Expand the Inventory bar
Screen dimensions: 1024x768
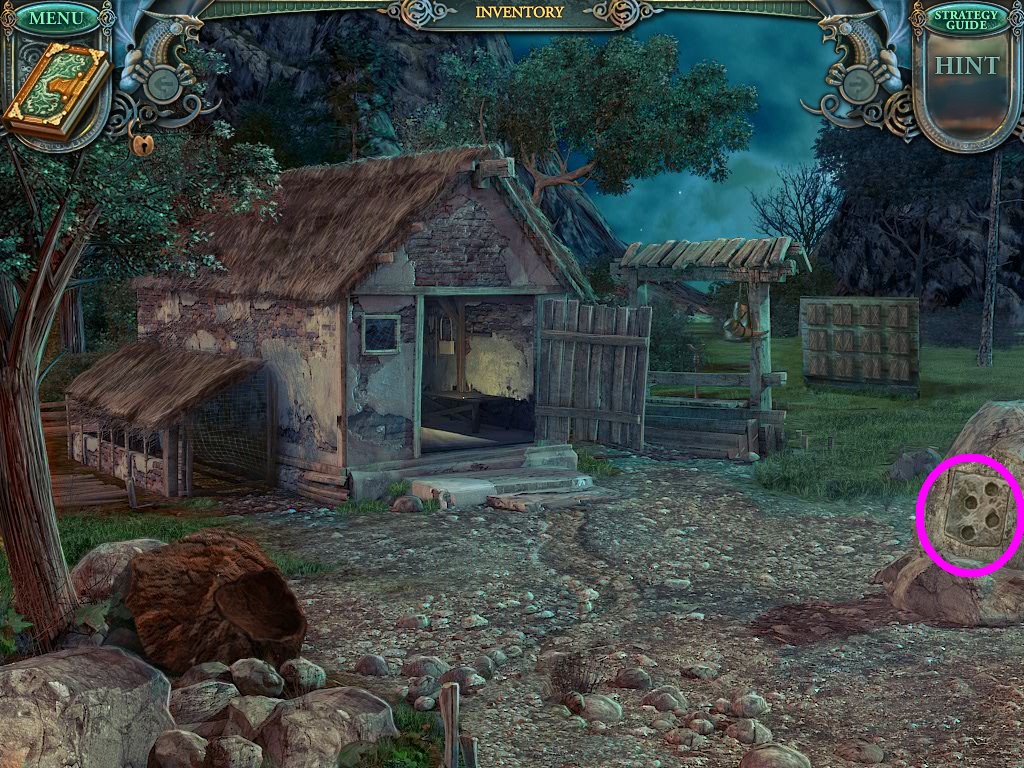pyautogui.click(x=519, y=12)
